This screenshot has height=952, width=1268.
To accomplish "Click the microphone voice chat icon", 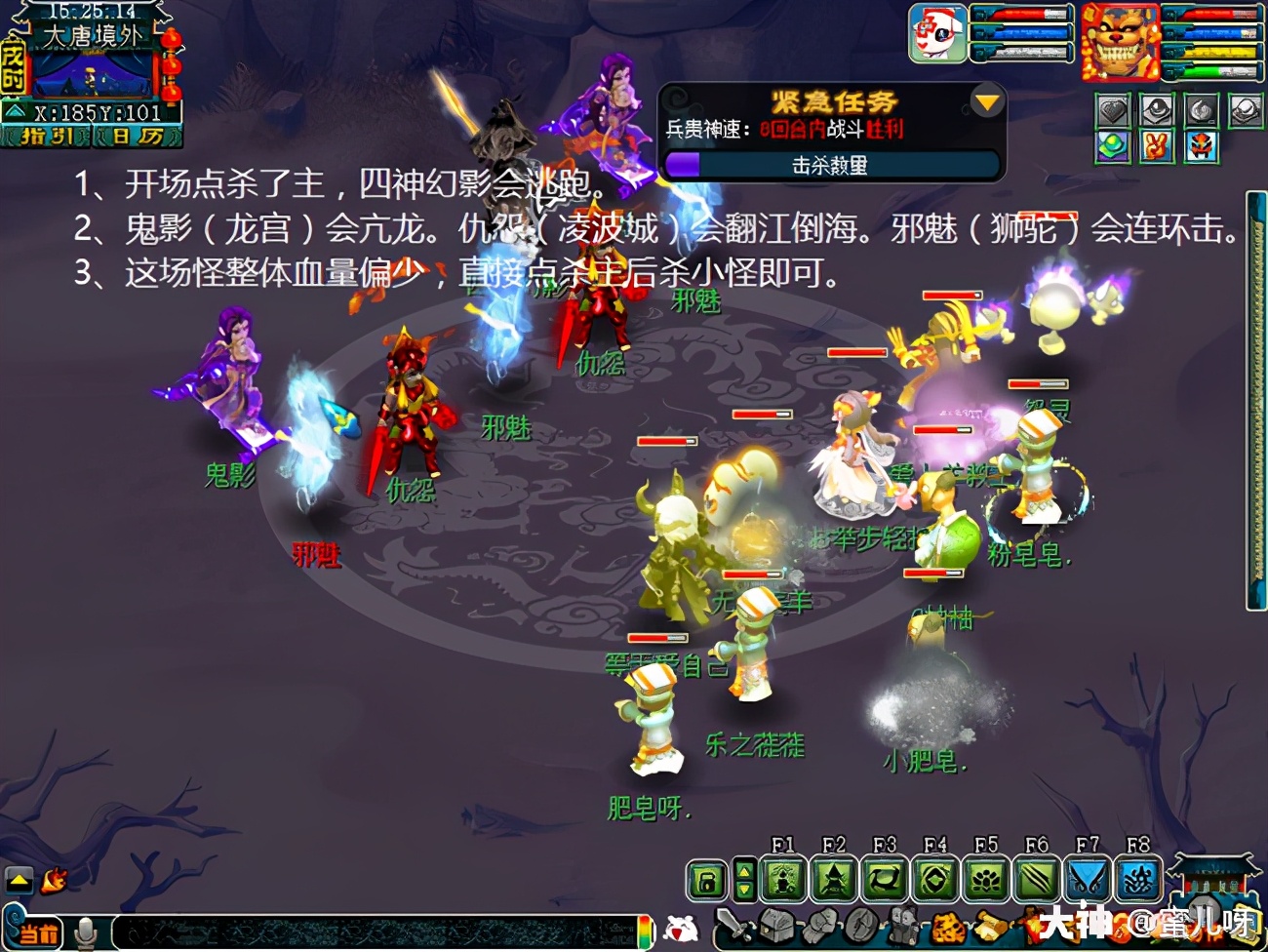I will [86, 932].
